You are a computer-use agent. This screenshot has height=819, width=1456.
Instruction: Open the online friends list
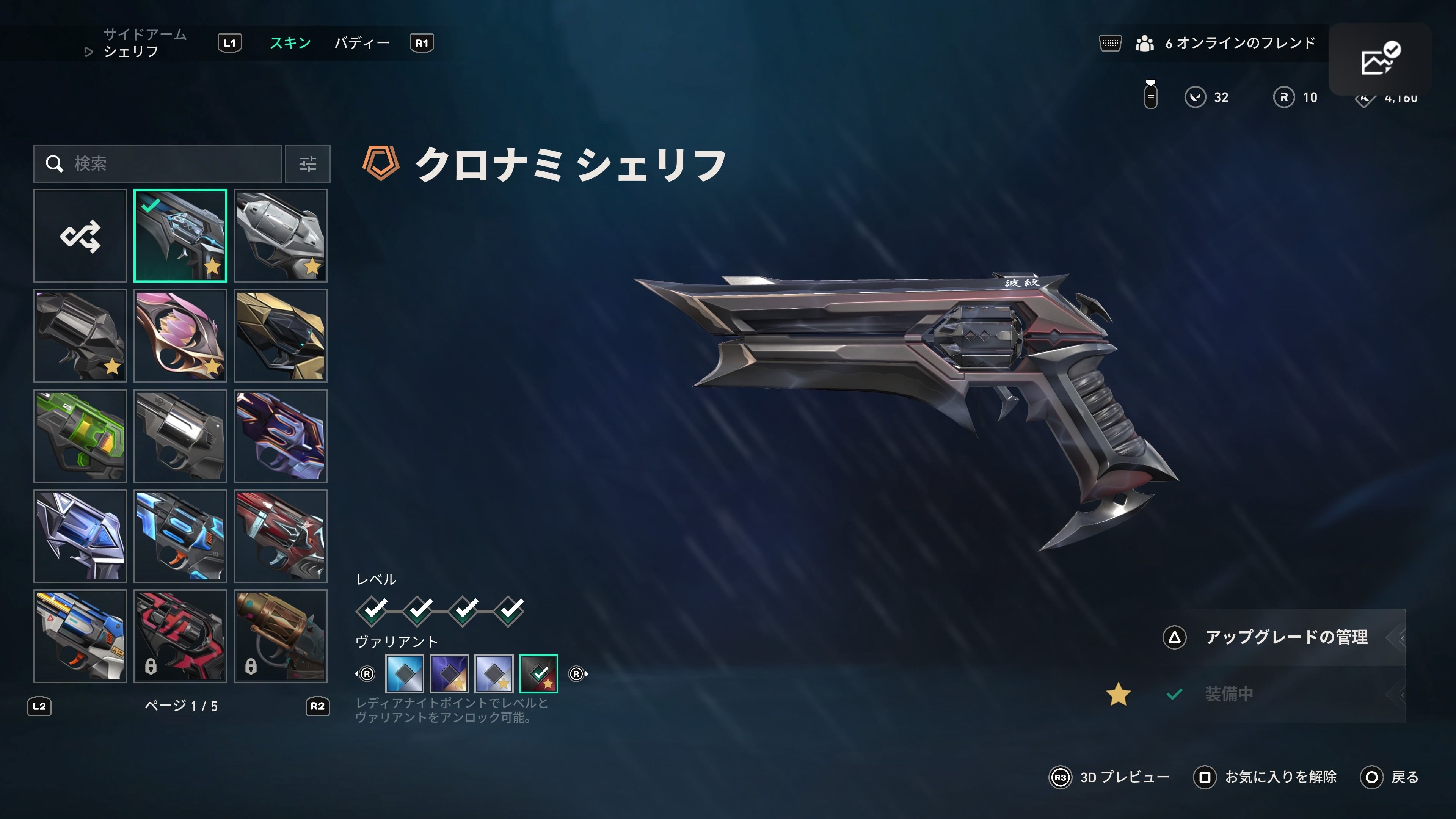[x=1225, y=43]
